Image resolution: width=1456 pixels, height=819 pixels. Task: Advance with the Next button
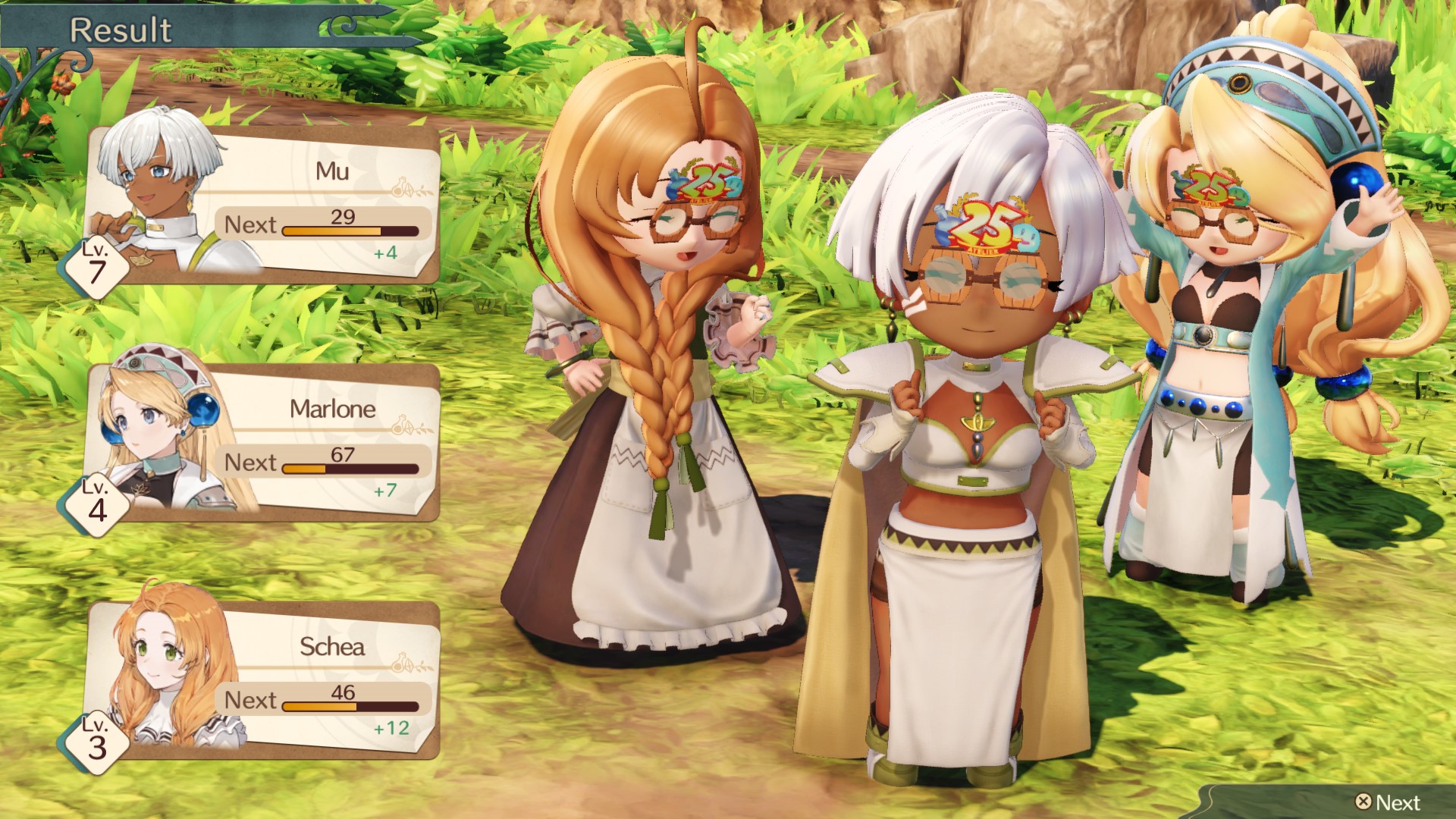1388,802
